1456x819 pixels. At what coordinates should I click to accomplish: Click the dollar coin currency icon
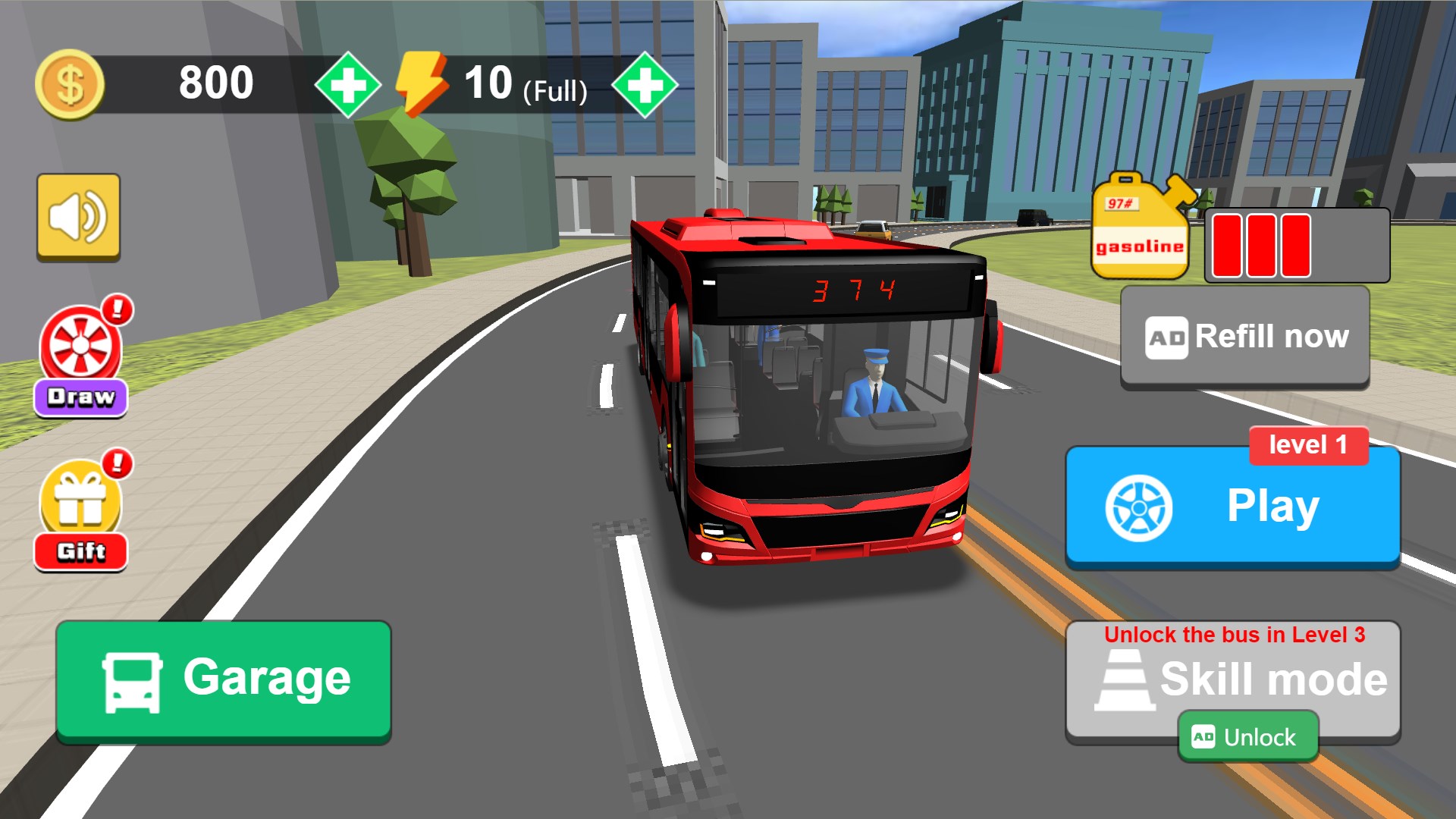tap(71, 82)
